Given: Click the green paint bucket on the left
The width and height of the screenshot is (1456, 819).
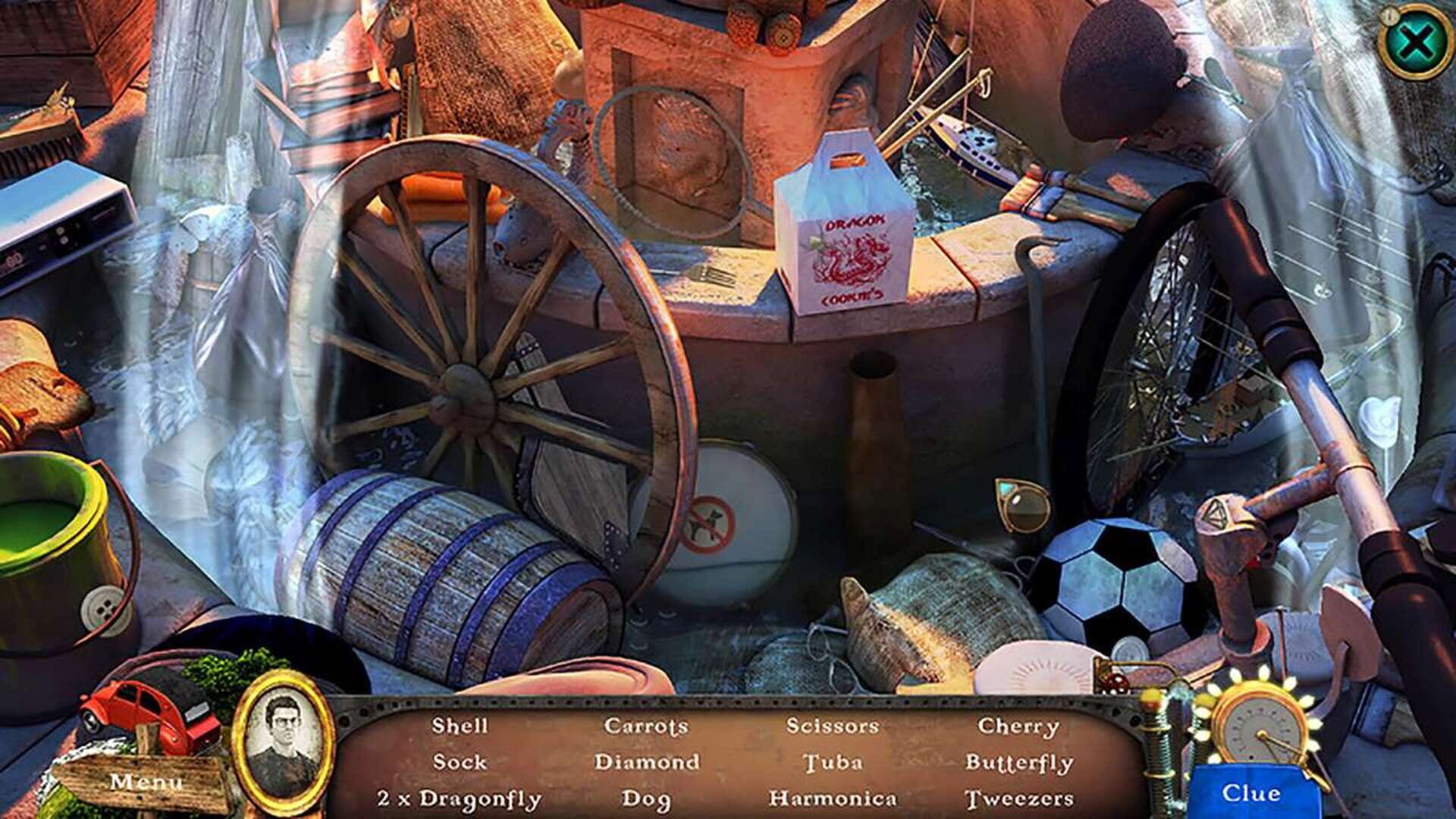Looking at the screenshot, I should (45, 531).
